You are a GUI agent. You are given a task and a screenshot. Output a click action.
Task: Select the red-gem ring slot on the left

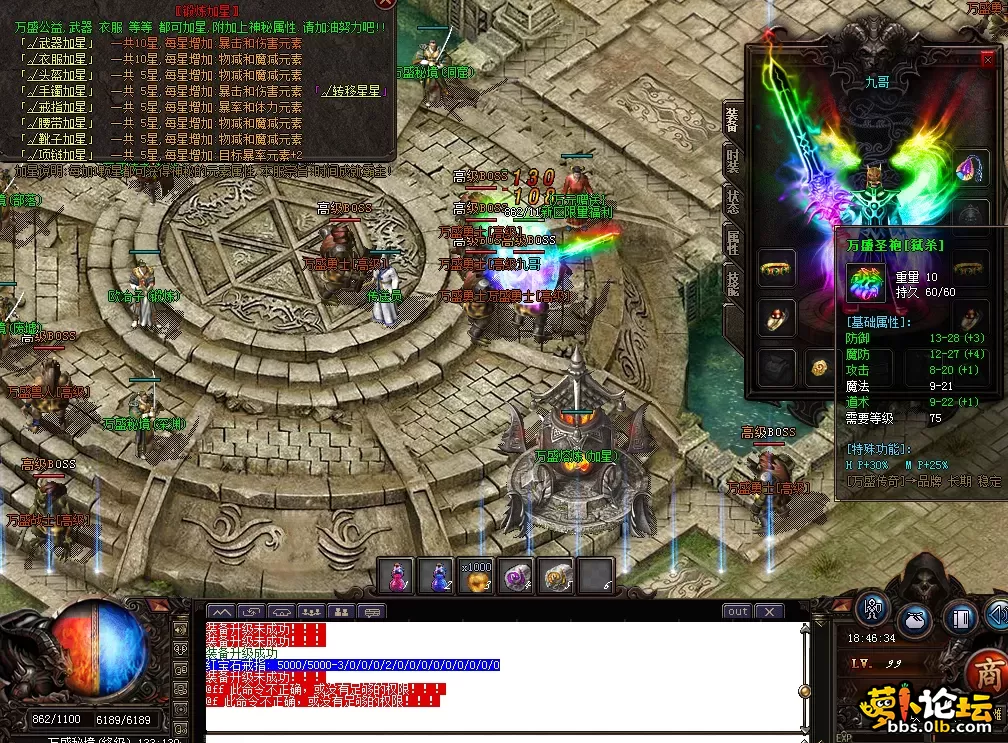[x=774, y=317]
